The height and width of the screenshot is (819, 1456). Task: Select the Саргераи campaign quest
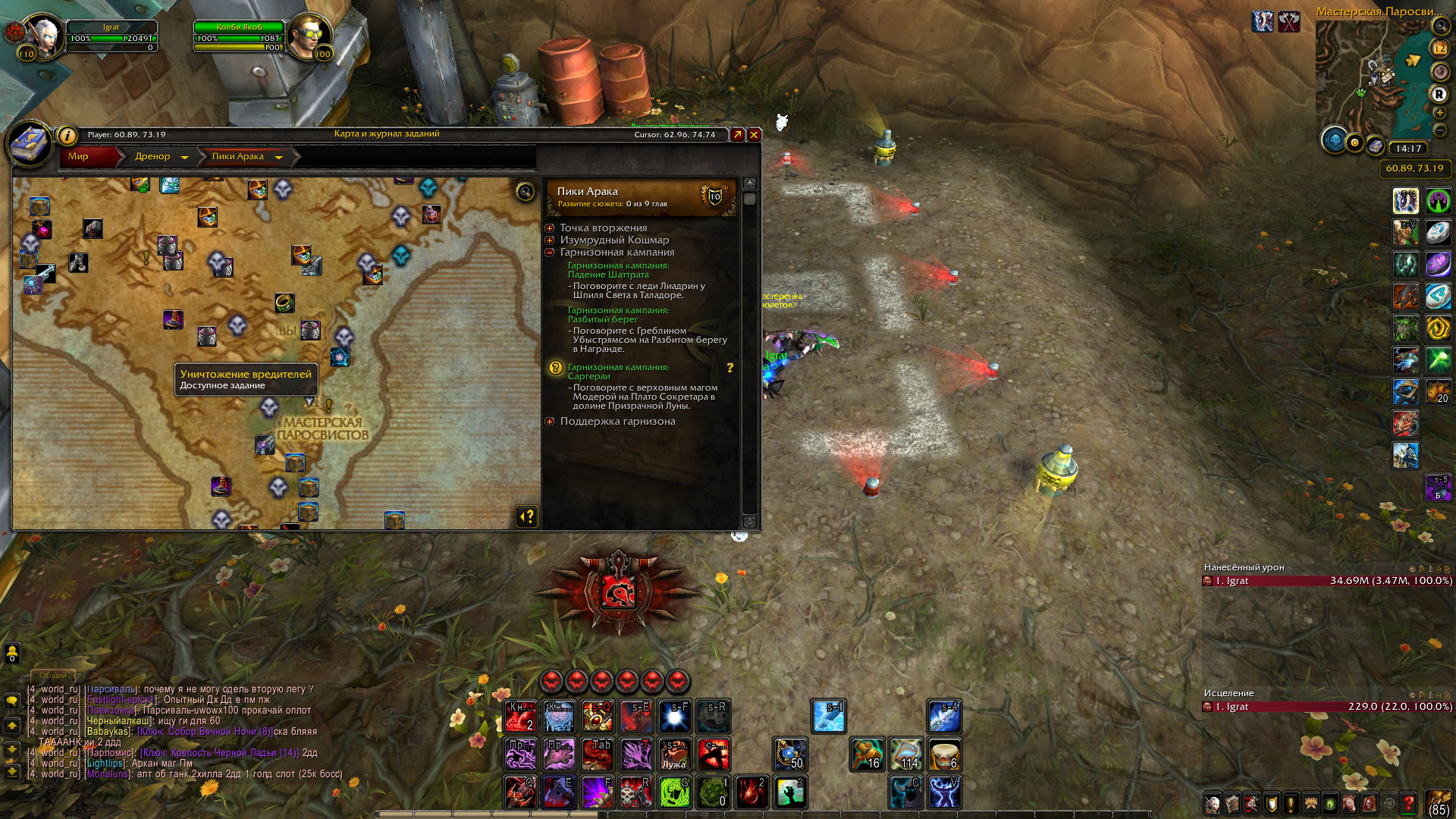[x=618, y=372]
